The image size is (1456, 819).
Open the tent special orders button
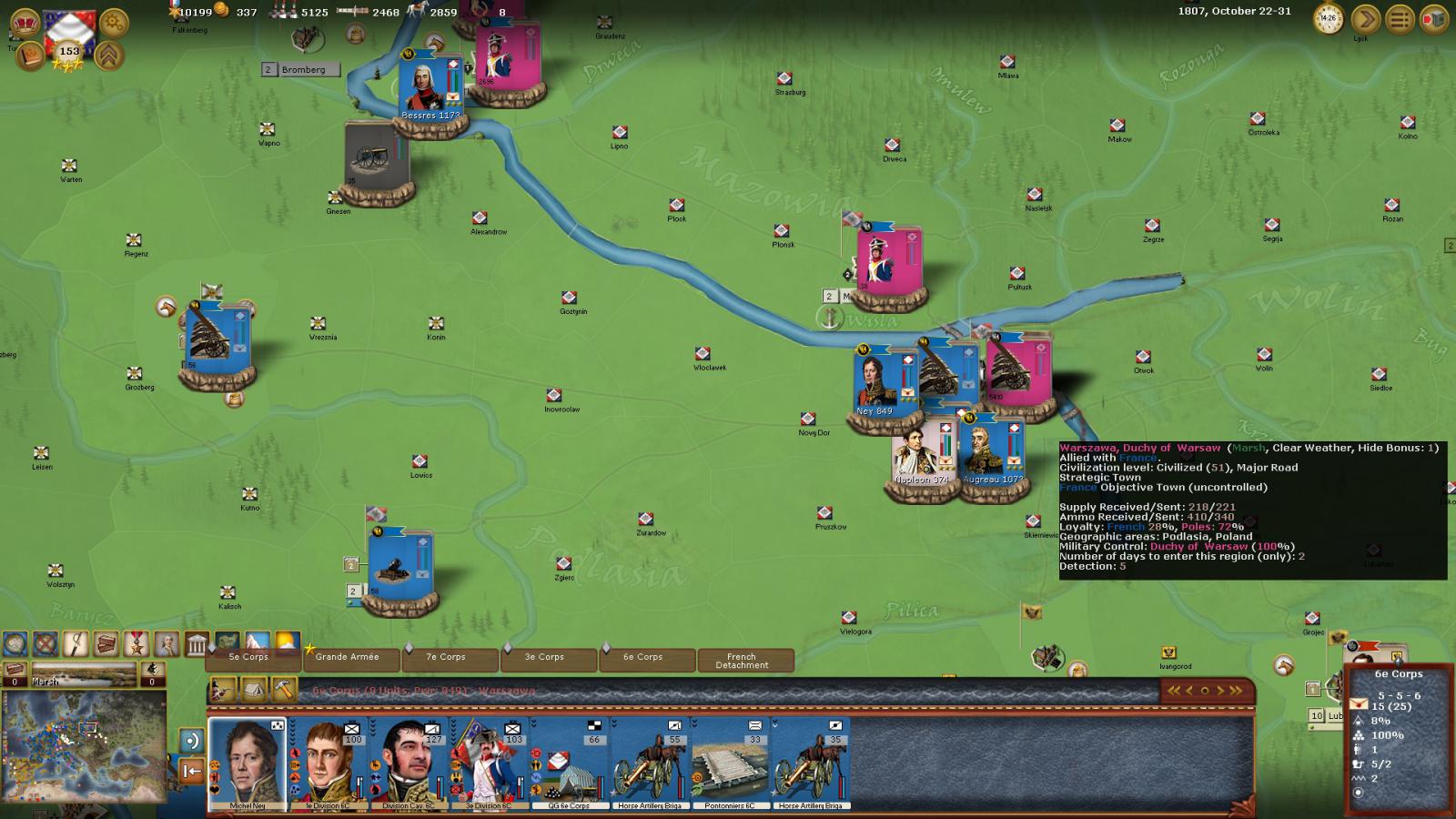pos(254,691)
